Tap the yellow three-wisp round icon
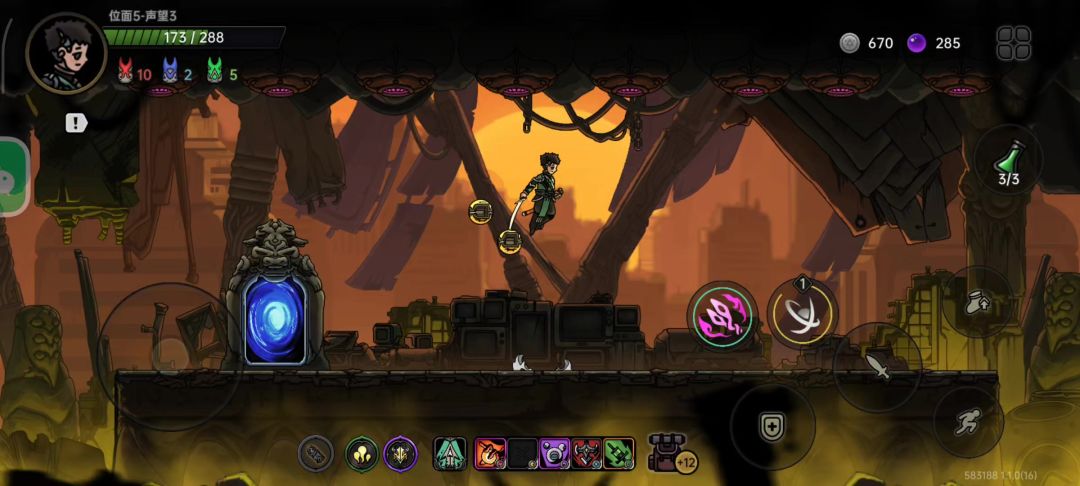 click(361, 454)
